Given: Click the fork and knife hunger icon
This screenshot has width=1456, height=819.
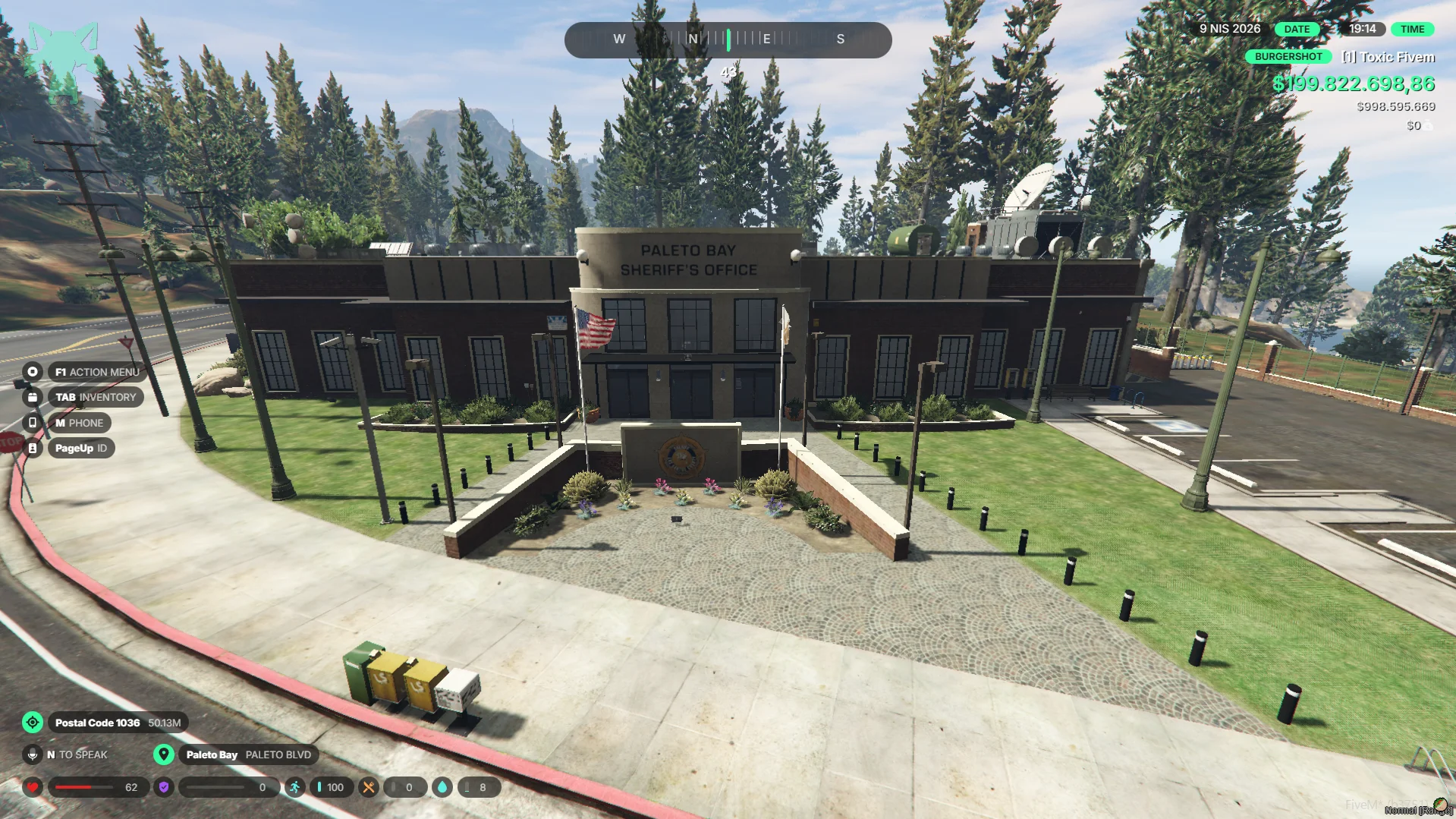Looking at the screenshot, I should pos(368,787).
